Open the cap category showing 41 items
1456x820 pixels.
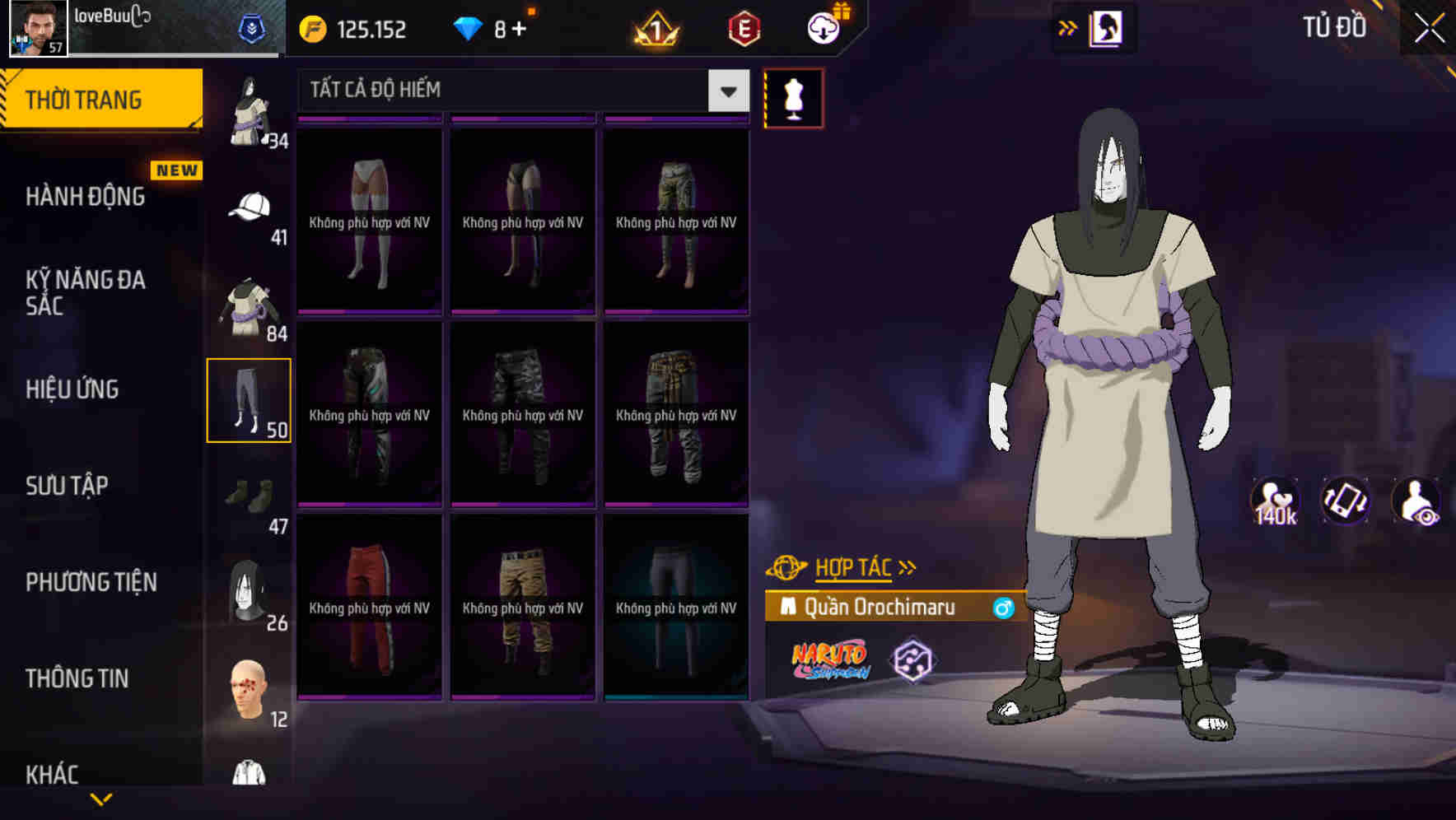click(x=250, y=204)
